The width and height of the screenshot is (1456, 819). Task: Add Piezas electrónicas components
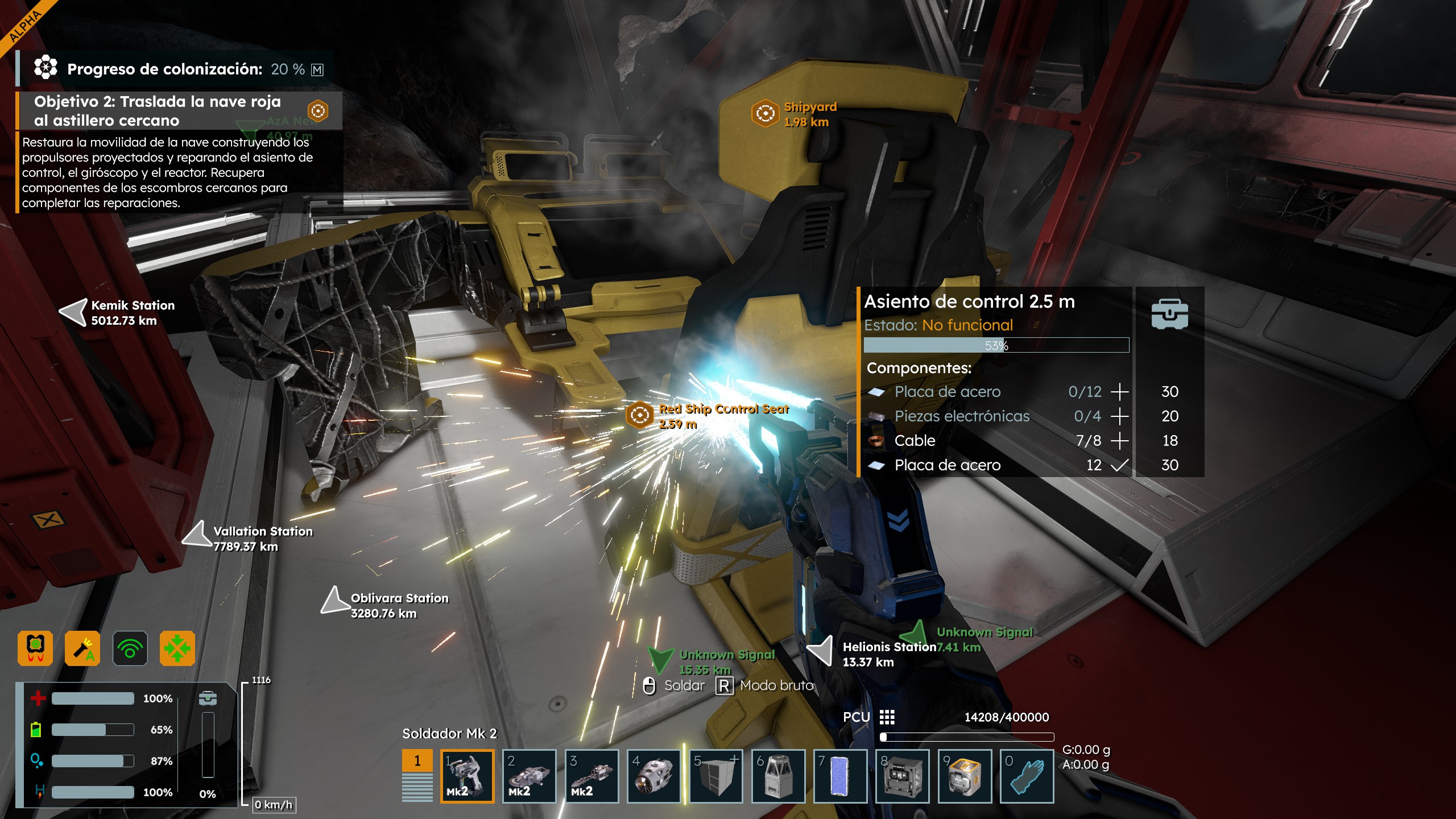[1119, 416]
